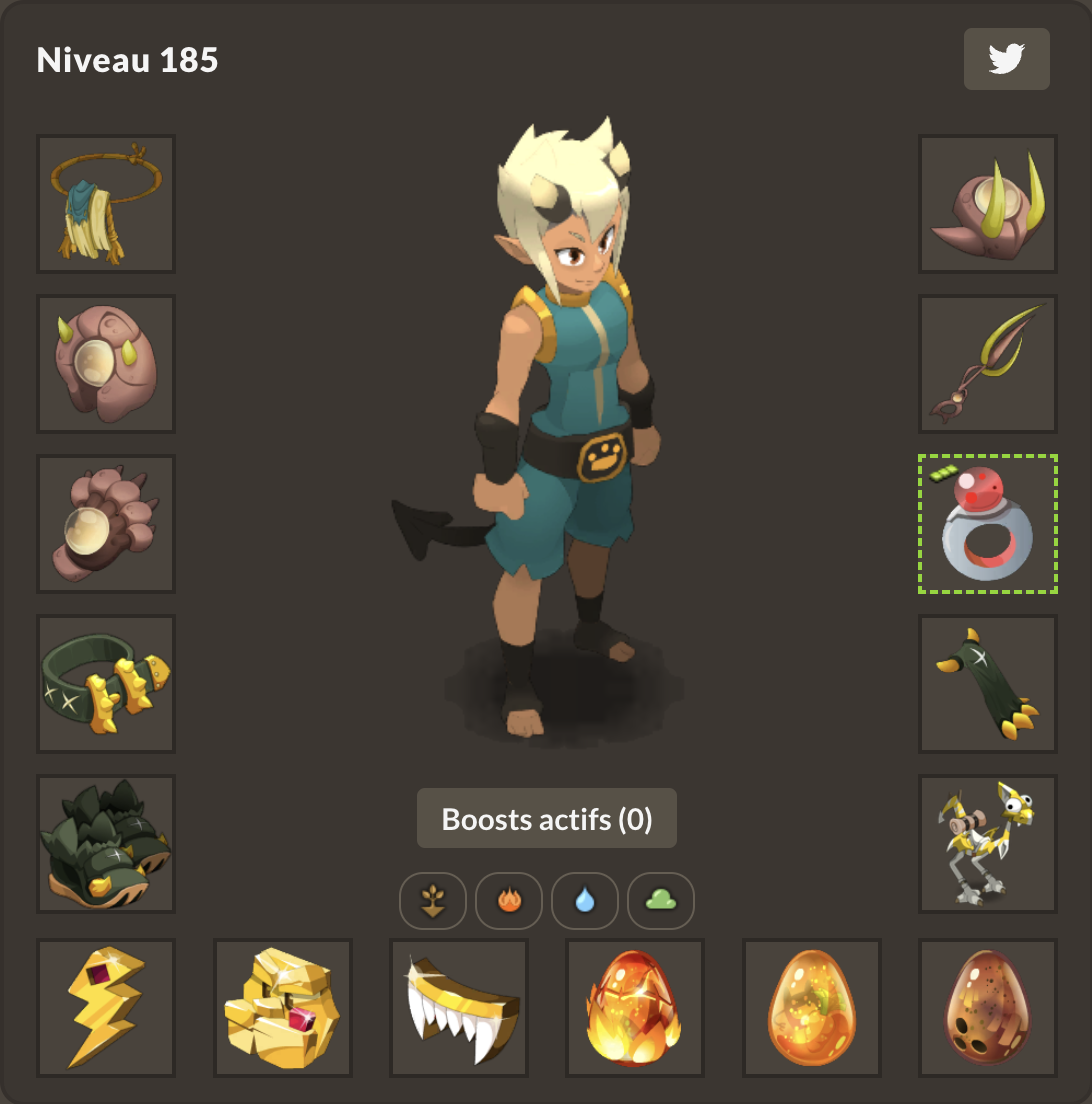Share the build on Twitter
This screenshot has height=1104, width=1092.
pyautogui.click(x=1006, y=59)
